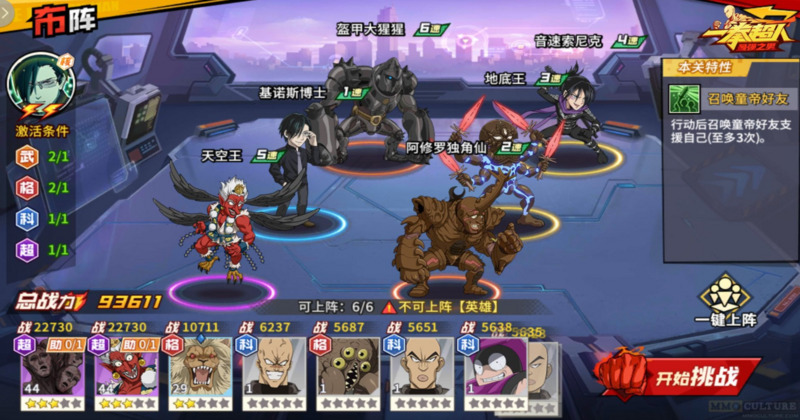Select the 召唤童帝好友 stage trait icon

(685, 98)
